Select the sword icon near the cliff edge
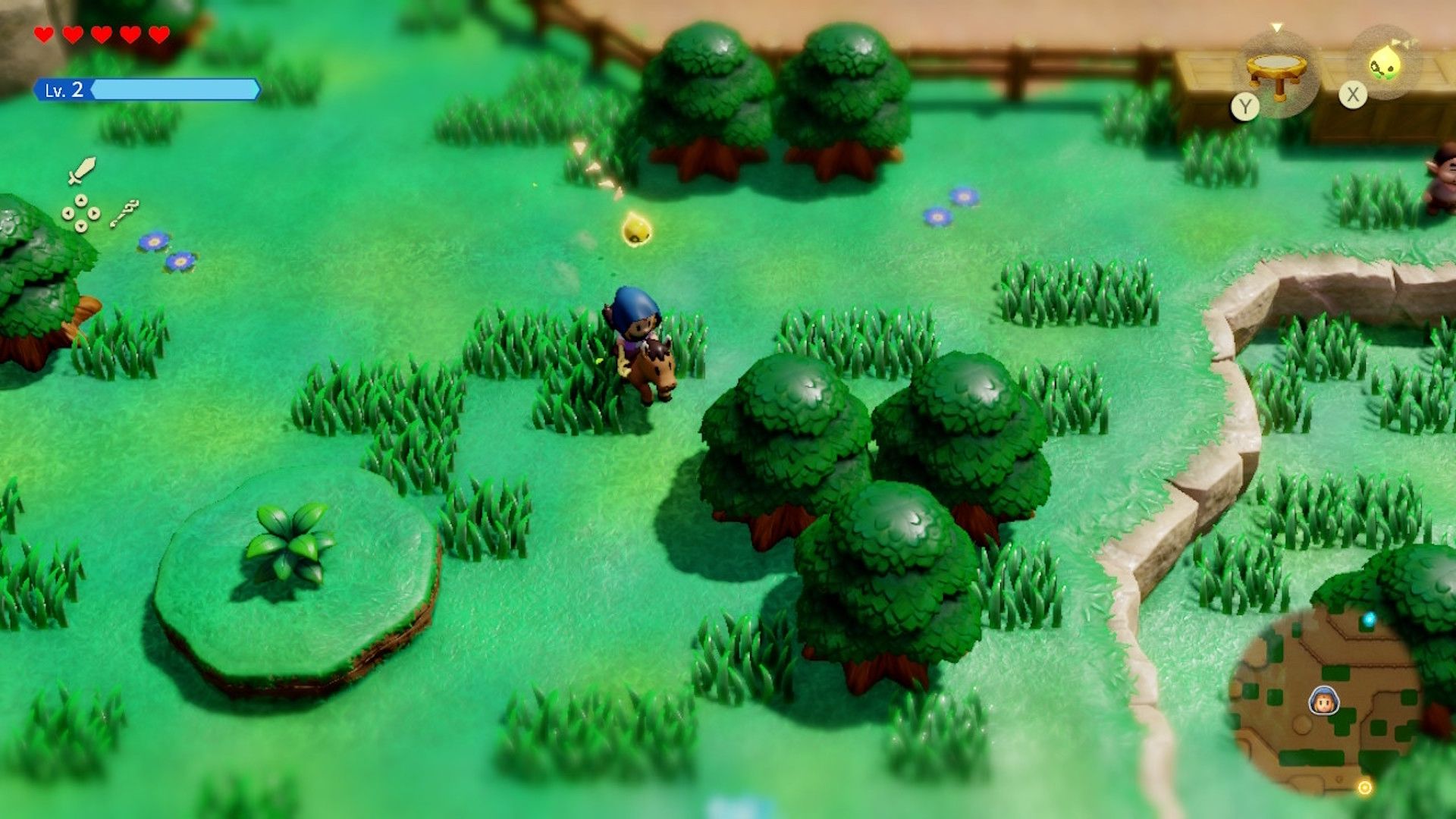Screen dimensions: 1456x819 click(83, 168)
